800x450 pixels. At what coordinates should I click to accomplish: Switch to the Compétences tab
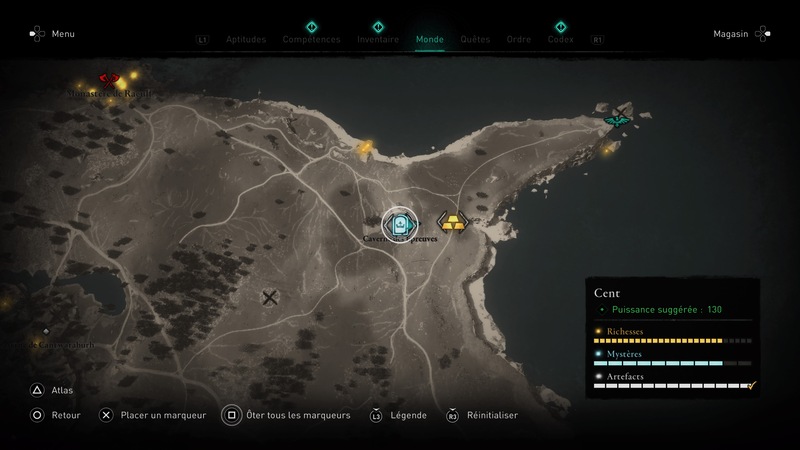[x=311, y=40]
